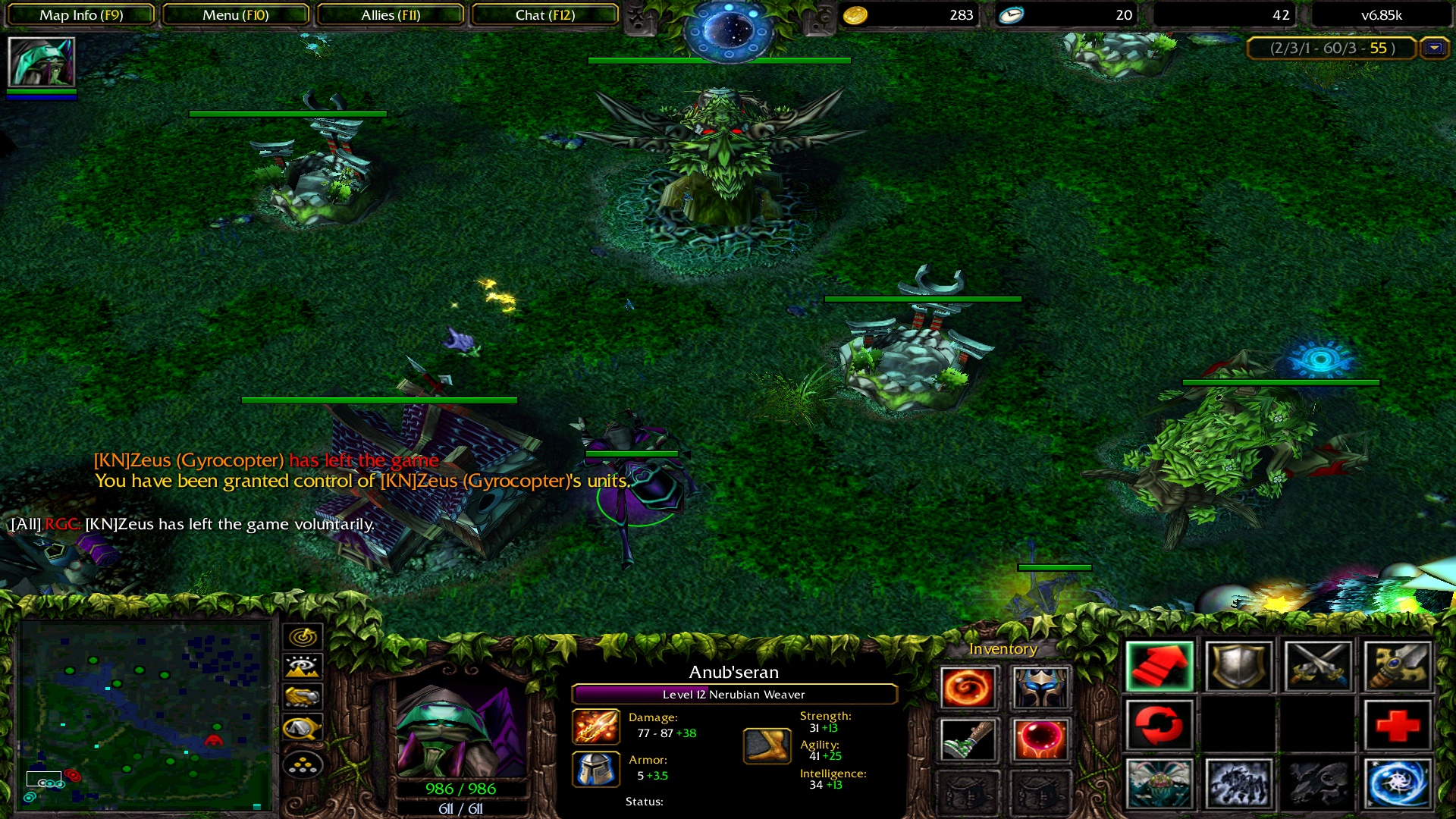Open the Chat (F12) log

[545, 15]
